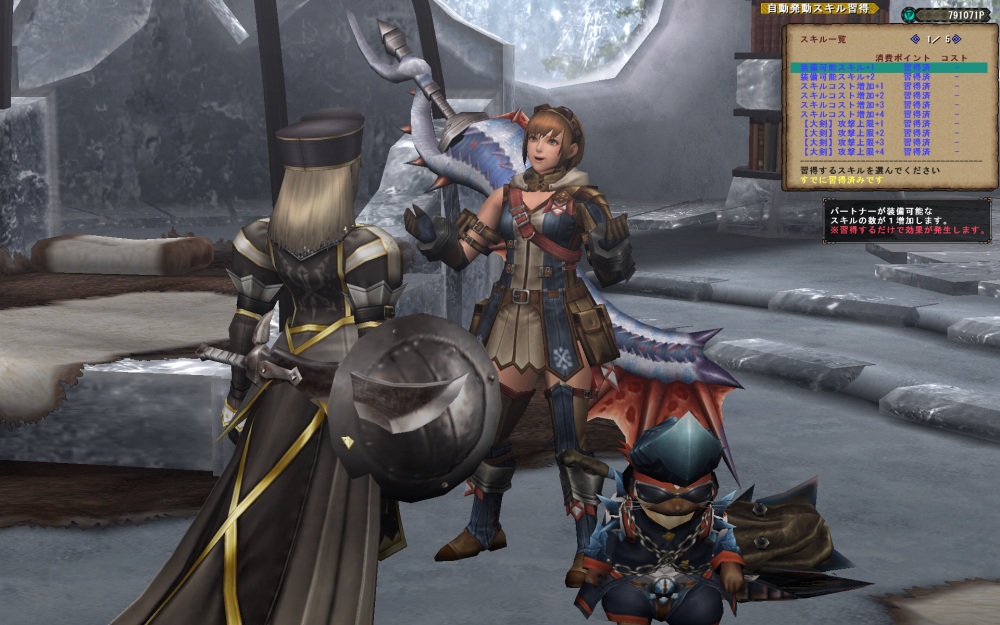Select the 【大剣】攻撃上限+4 skill
The height and width of the screenshot is (625, 1000).
[x=838, y=150]
